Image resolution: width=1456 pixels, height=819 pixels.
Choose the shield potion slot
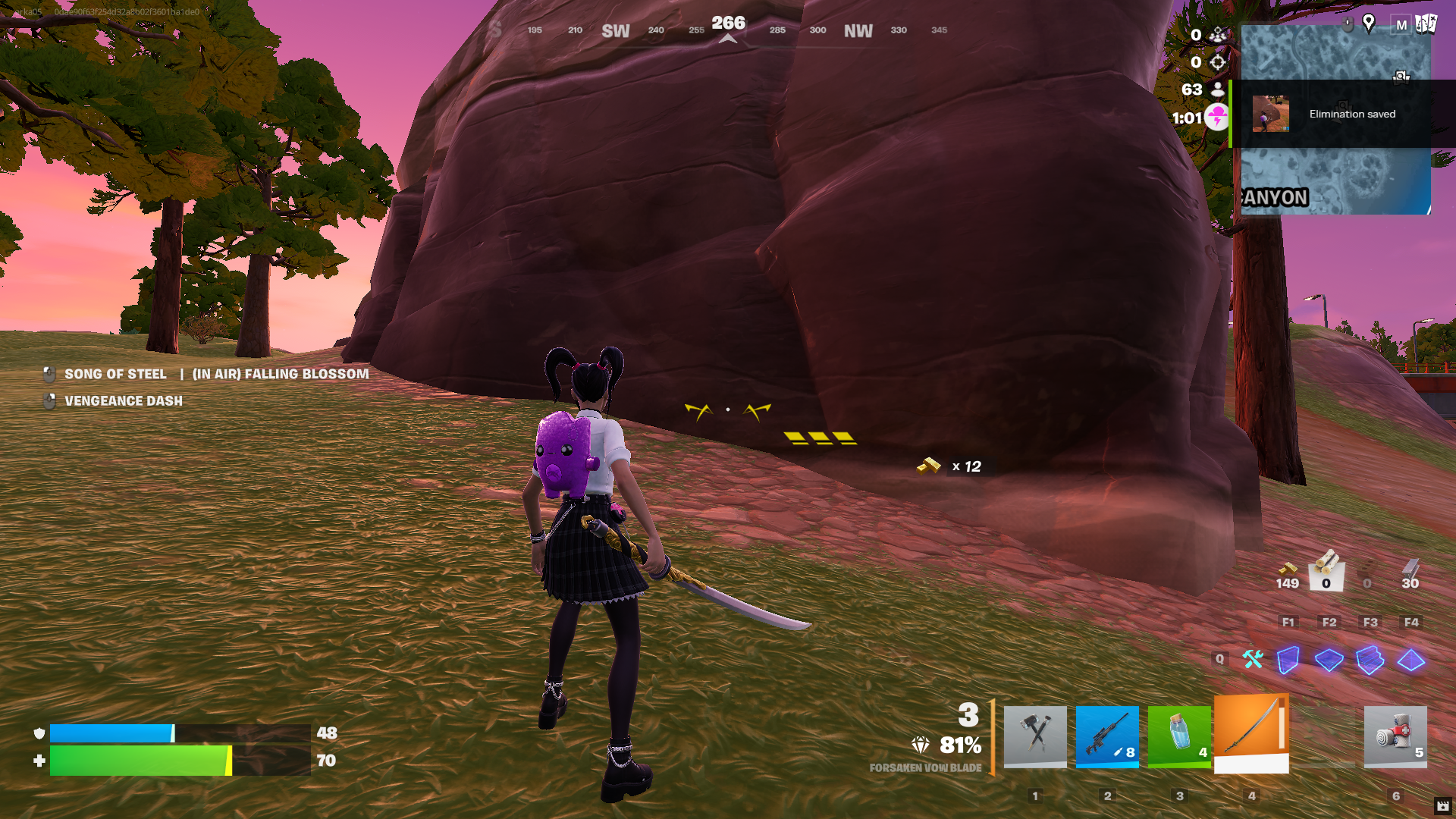click(1179, 736)
